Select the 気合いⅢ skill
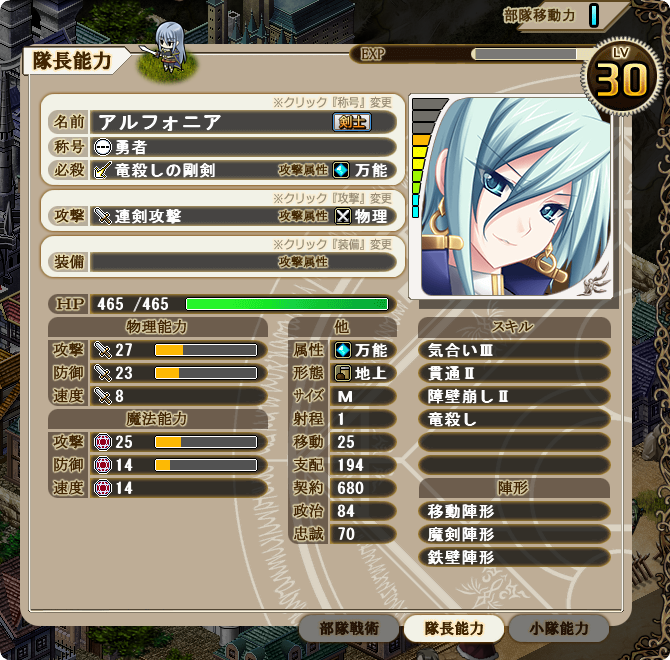The image size is (670, 660). pyautogui.click(x=514, y=350)
